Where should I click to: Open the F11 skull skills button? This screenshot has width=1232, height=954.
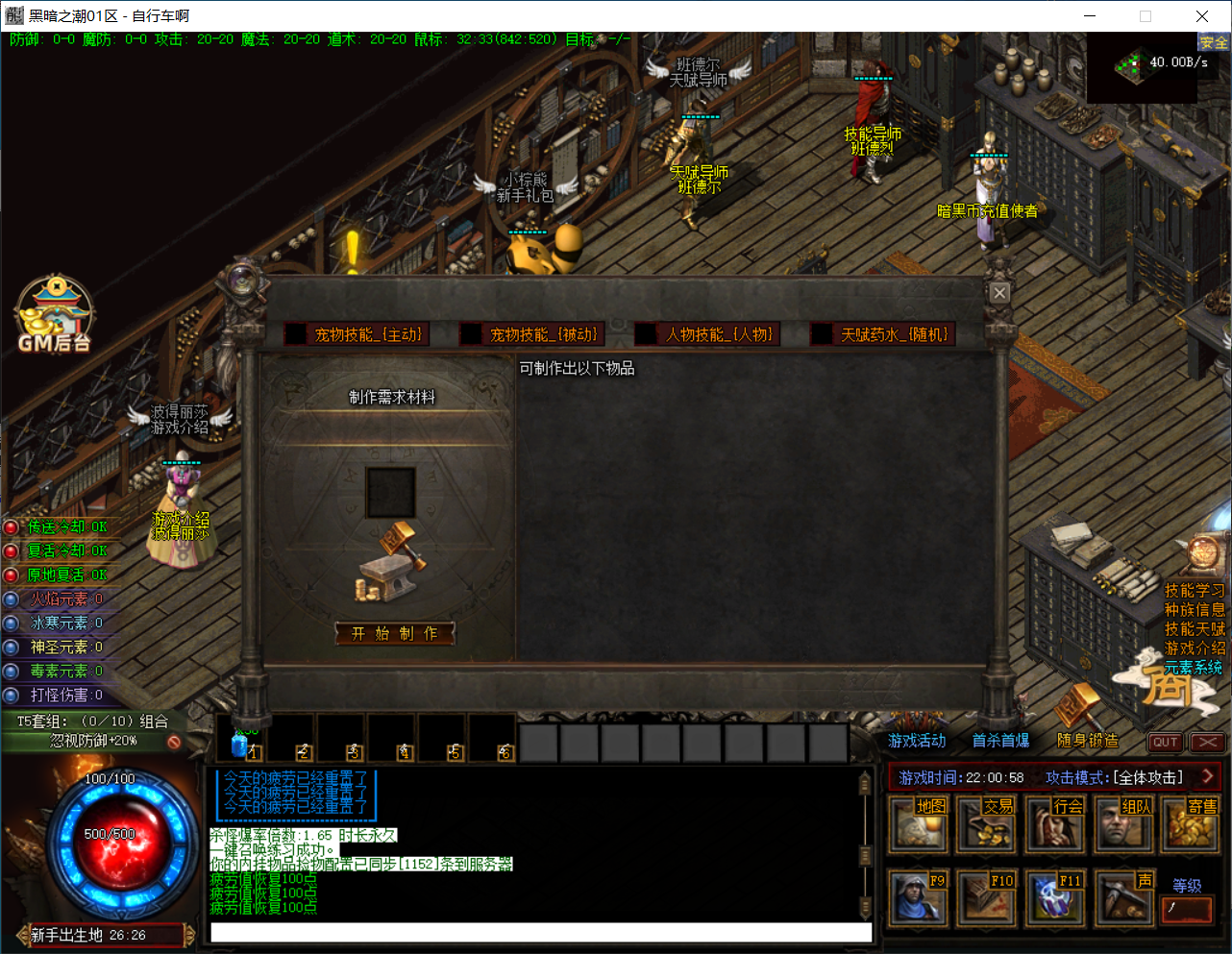[1054, 898]
